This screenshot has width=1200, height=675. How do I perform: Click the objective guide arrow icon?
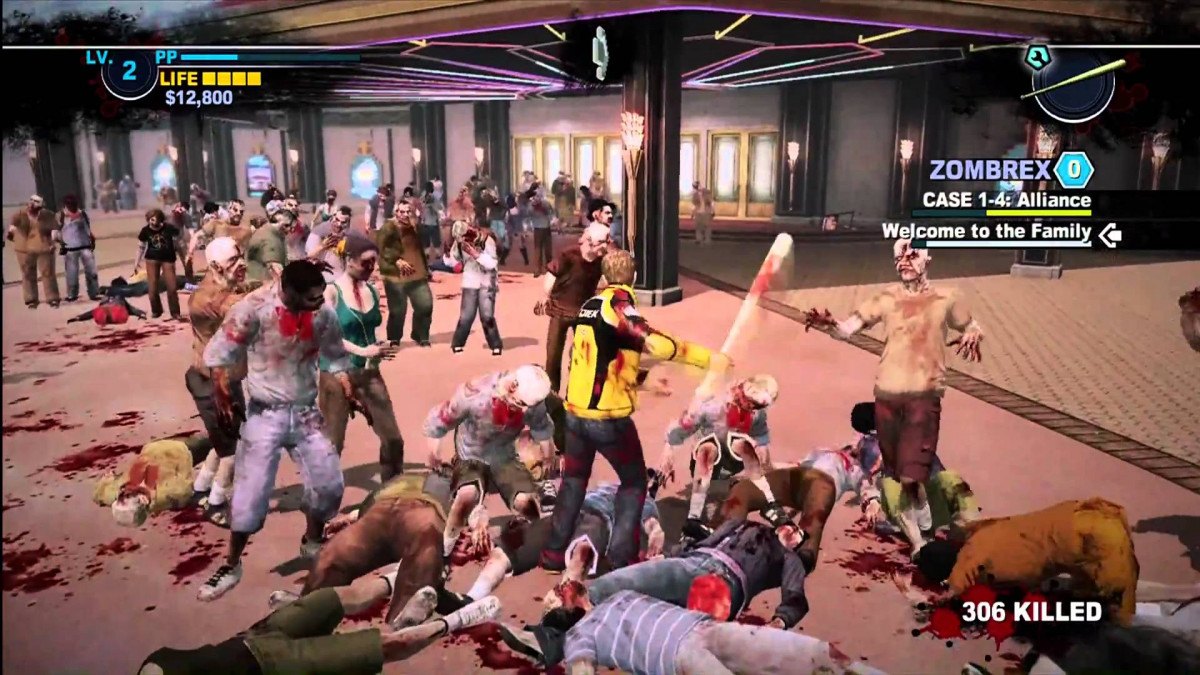[1109, 235]
